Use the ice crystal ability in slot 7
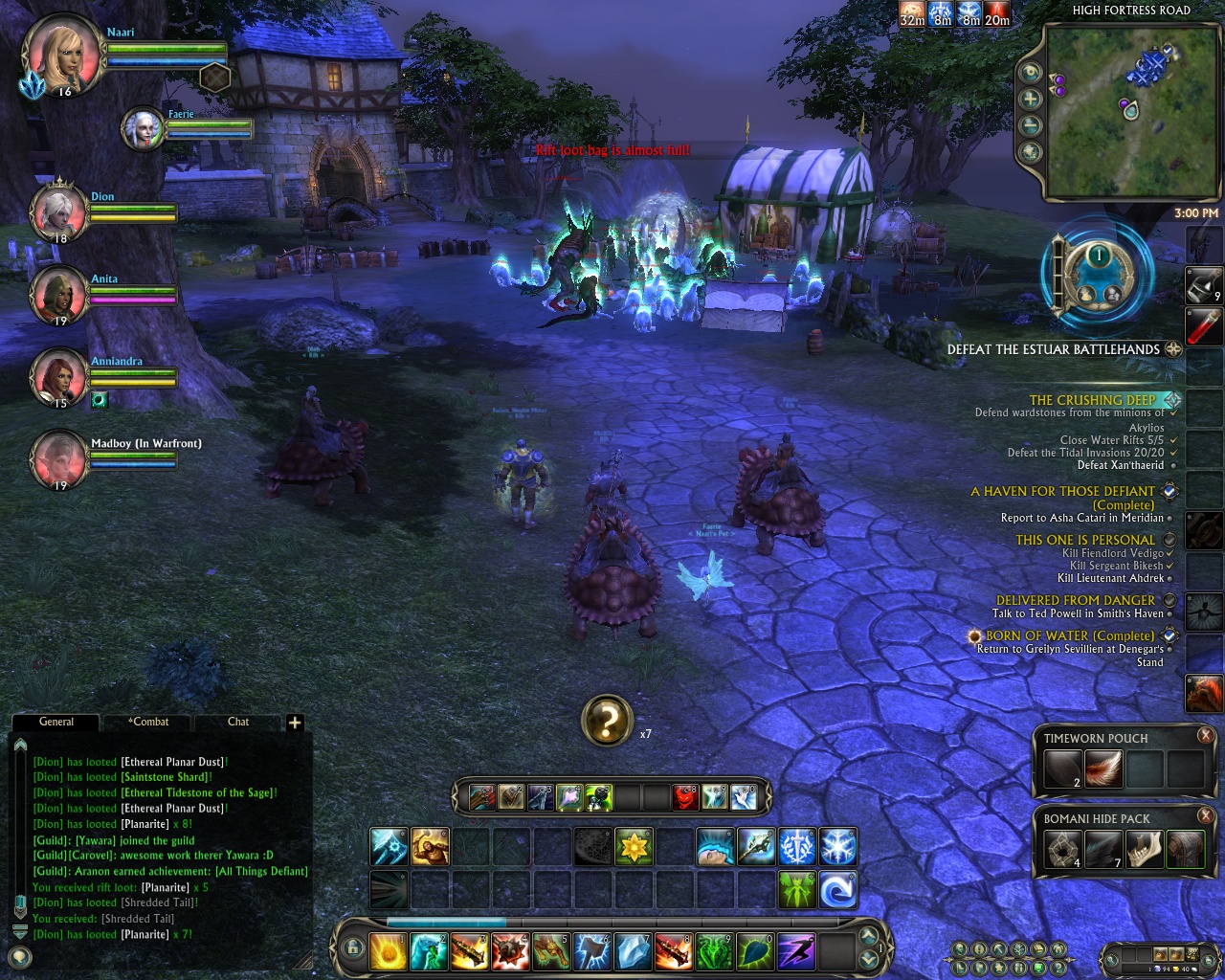 633,951
